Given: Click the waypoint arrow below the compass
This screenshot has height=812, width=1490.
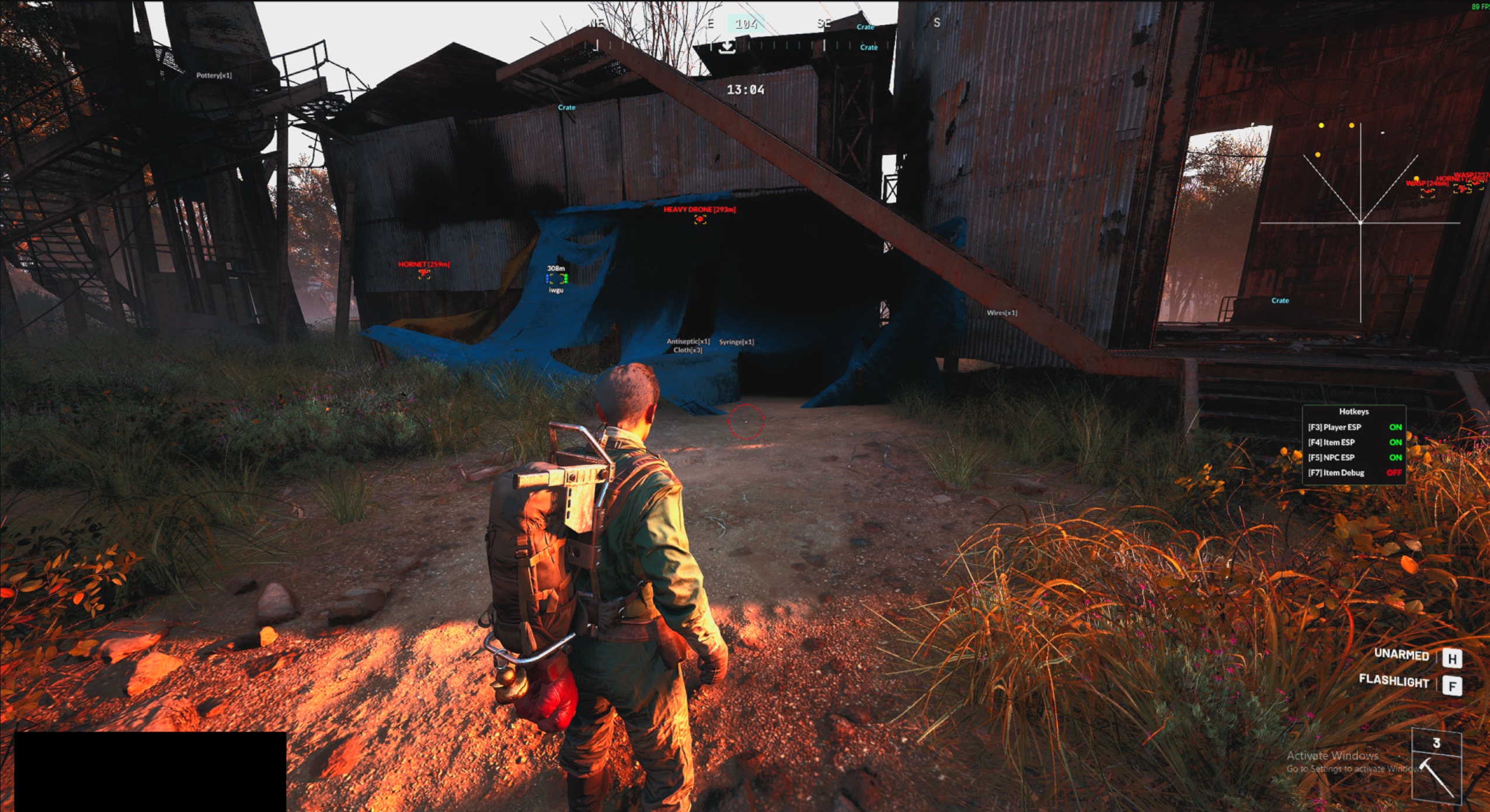Looking at the screenshot, I should [727, 46].
